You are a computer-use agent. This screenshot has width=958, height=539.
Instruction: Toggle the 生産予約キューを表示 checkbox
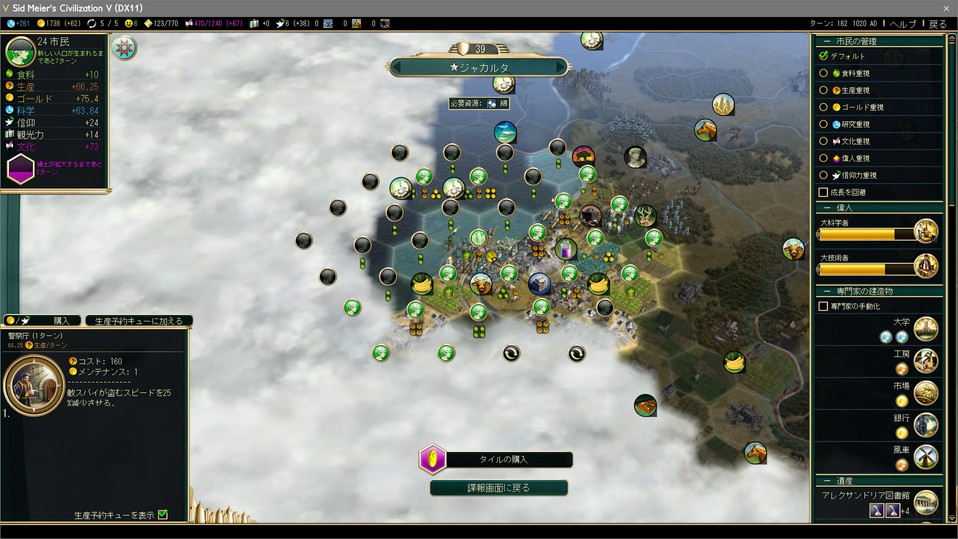pyautogui.click(x=163, y=515)
